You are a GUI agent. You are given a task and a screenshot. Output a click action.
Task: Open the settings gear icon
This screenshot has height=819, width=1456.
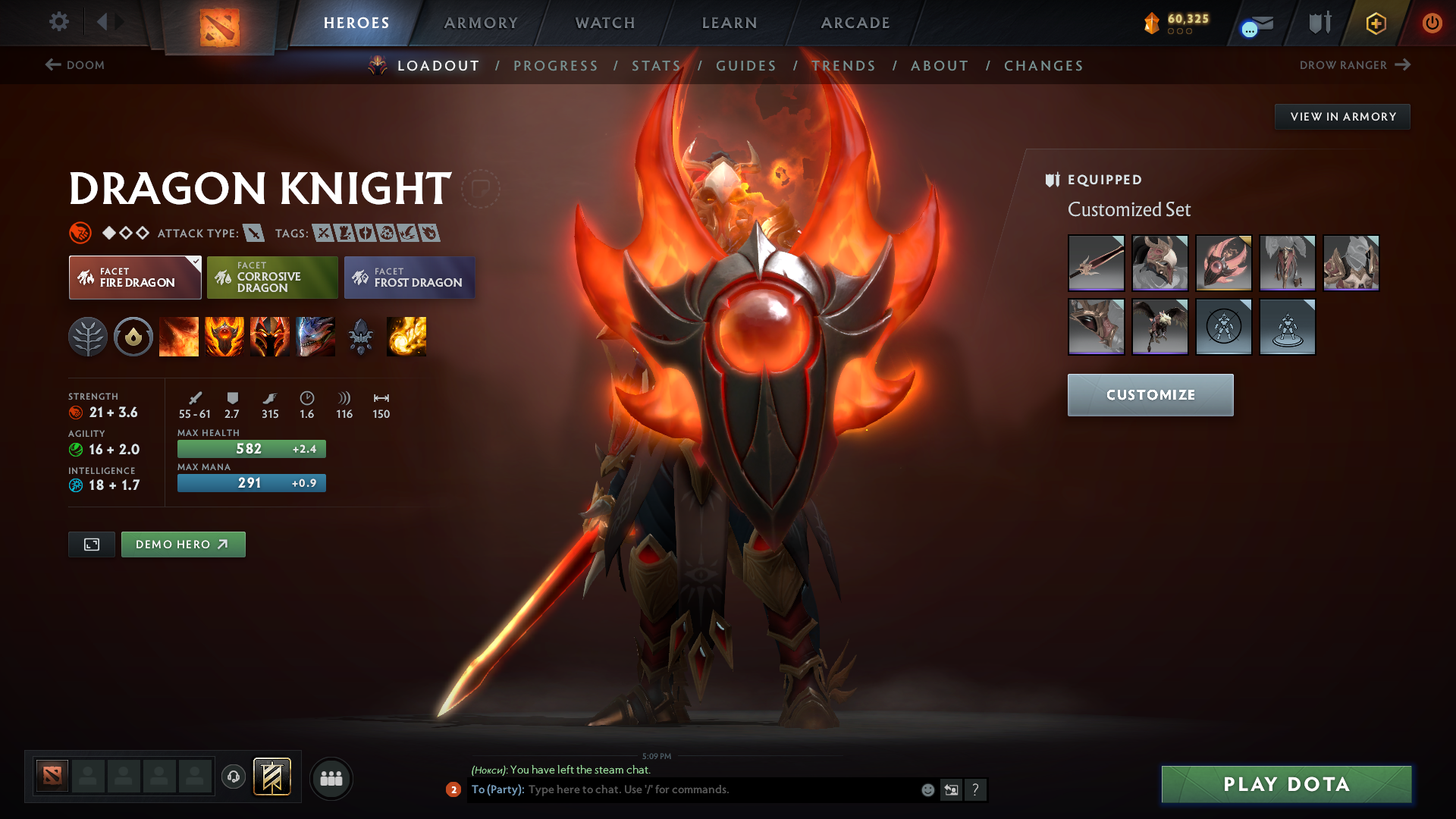click(x=59, y=22)
